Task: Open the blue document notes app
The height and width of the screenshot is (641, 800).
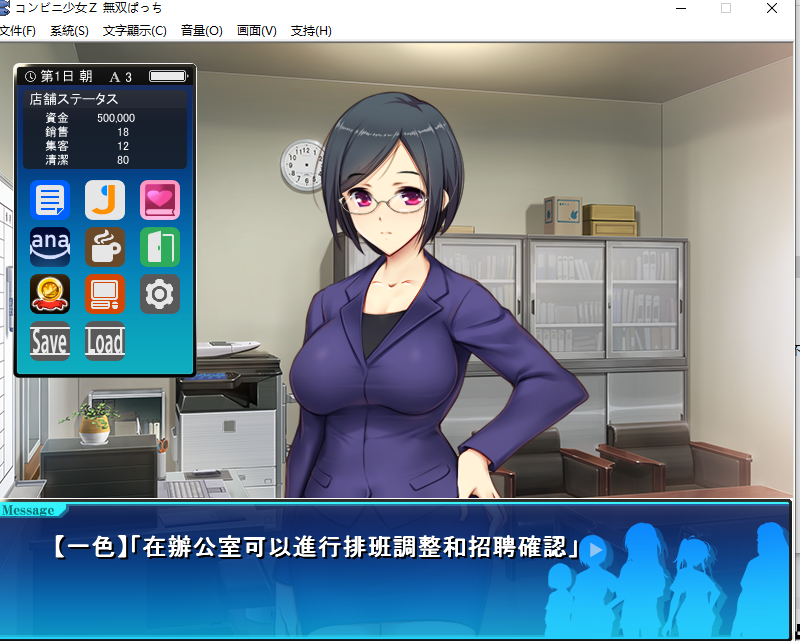Action: coord(49,200)
